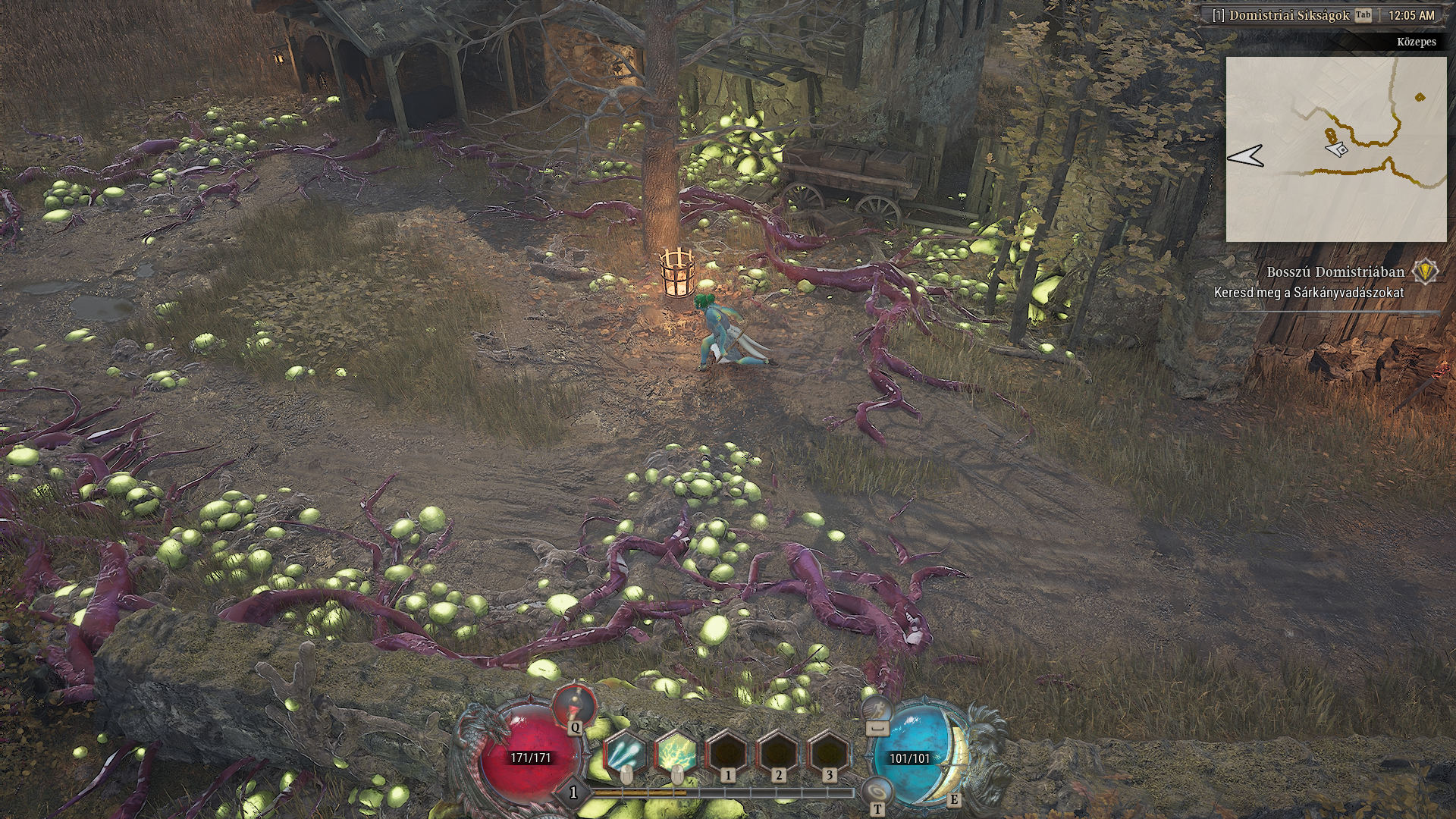Select the sprint dash ability icon
This screenshot has height=819, width=1456.
click(x=877, y=710)
